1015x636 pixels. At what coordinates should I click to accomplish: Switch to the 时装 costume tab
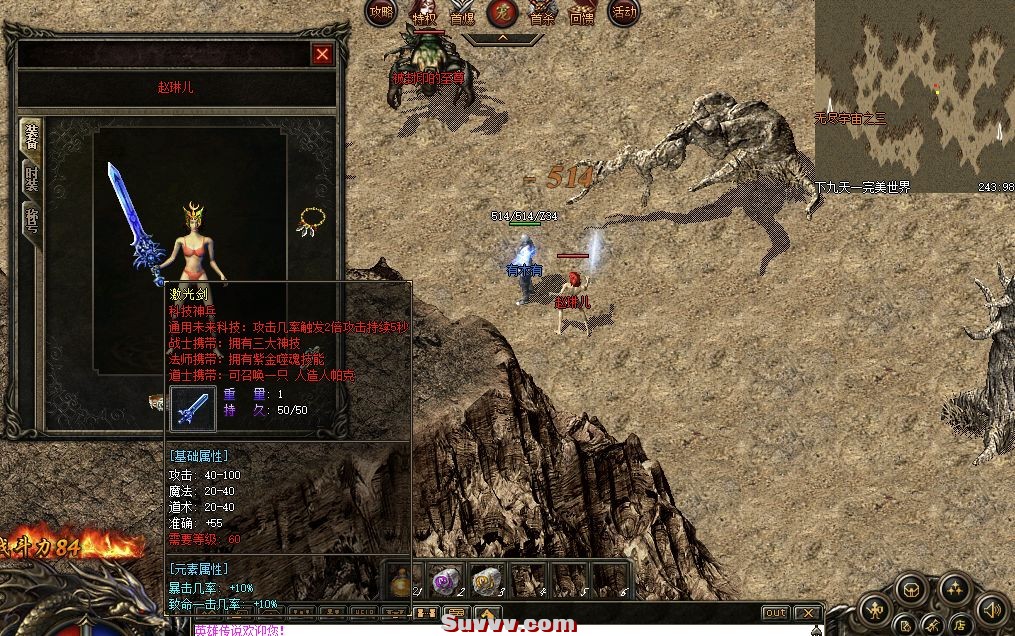tap(31, 179)
